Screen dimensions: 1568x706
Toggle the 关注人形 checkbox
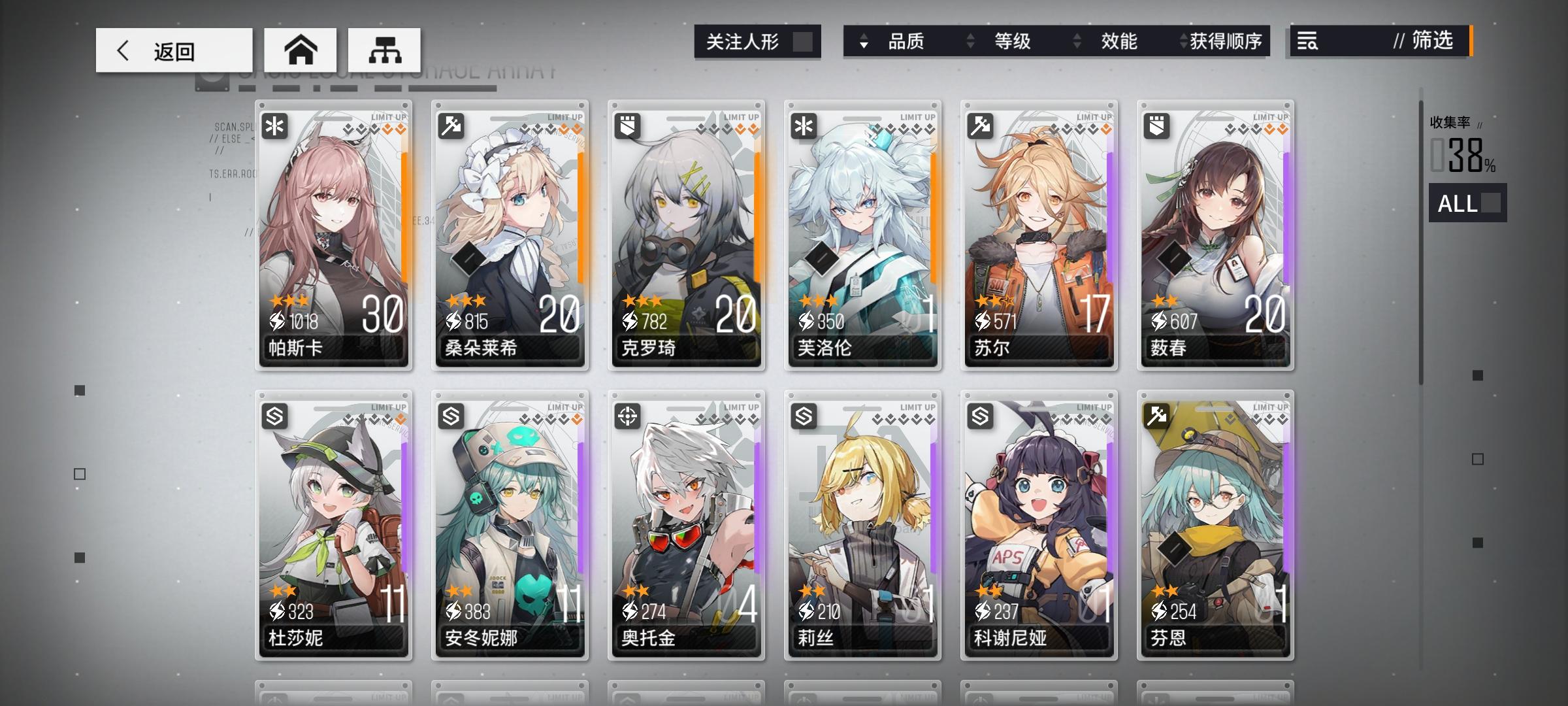coord(805,41)
